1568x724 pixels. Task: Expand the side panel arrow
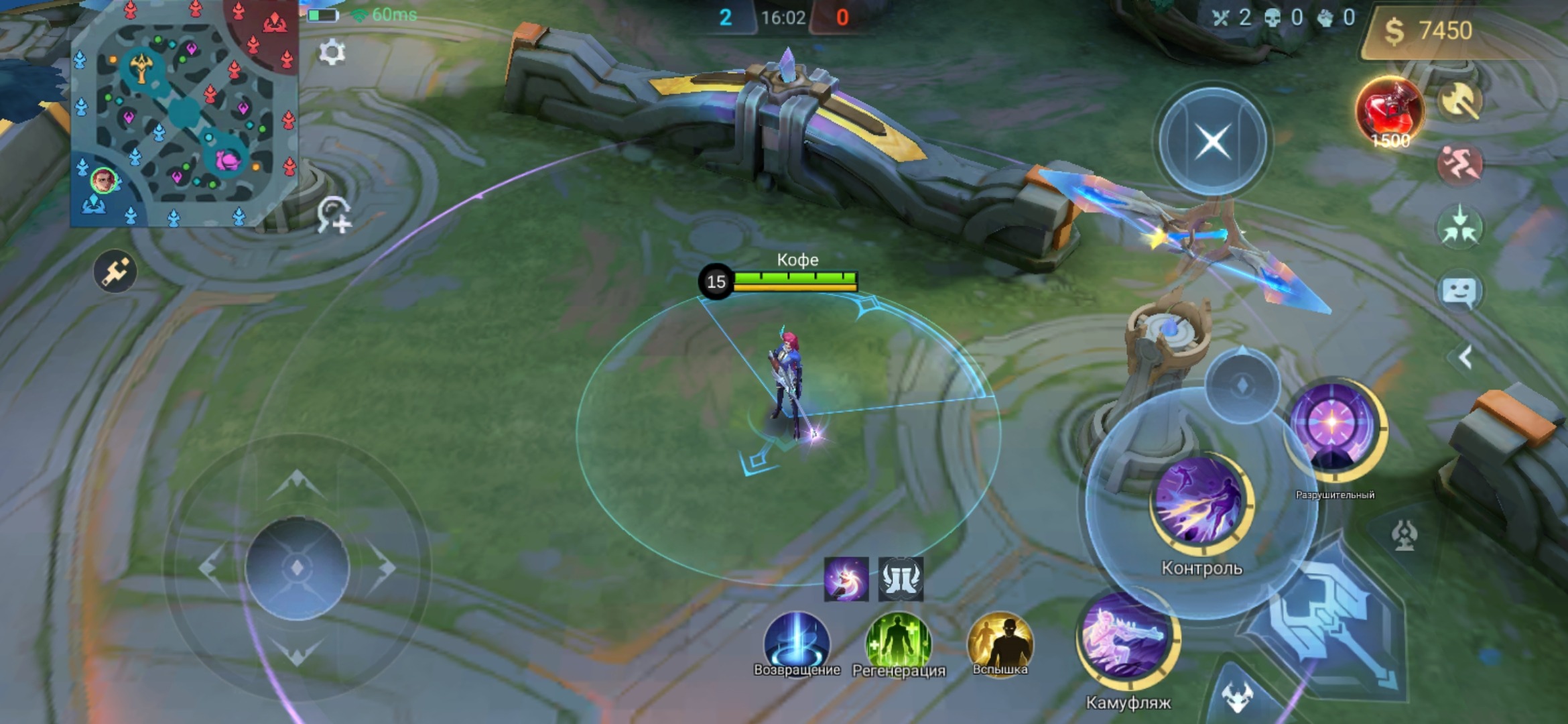tap(1465, 357)
